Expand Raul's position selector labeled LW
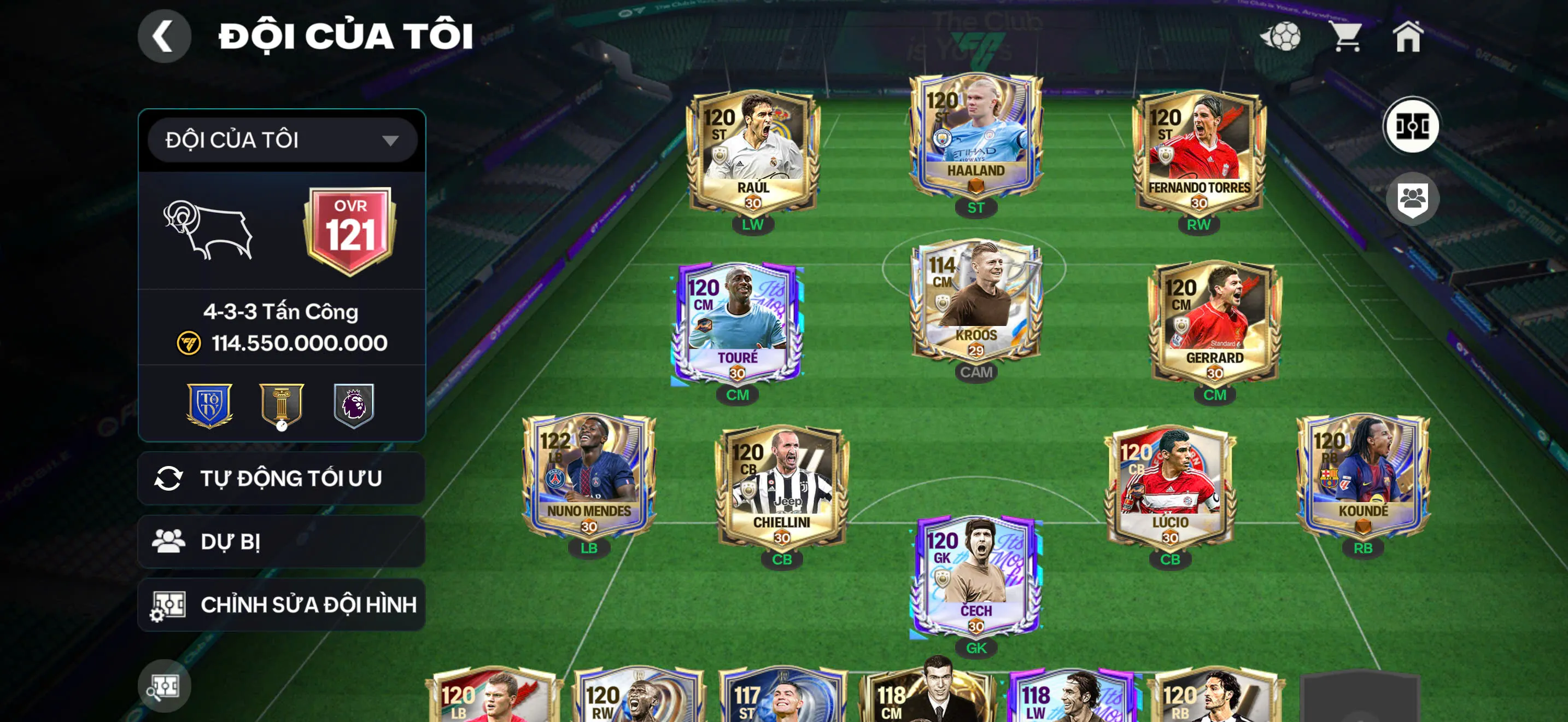1568x722 pixels. pos(753,225)
